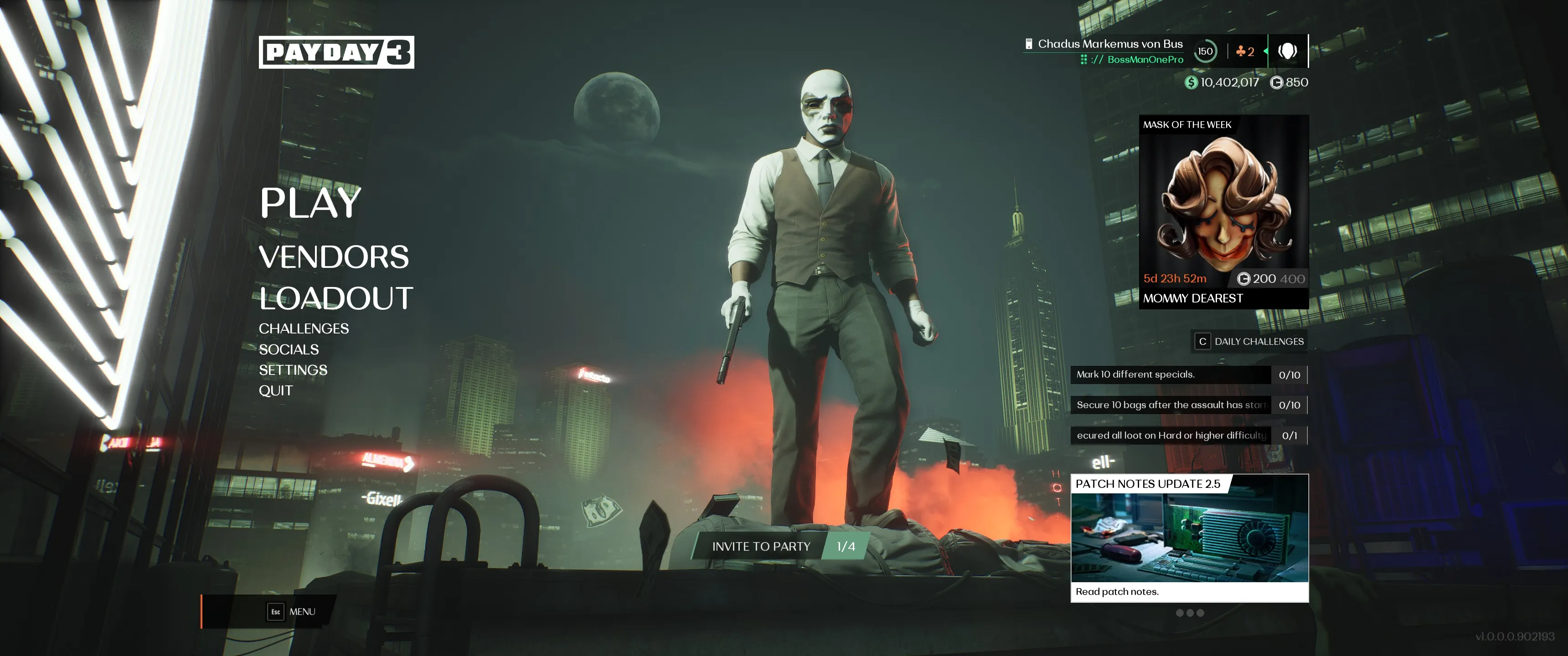View the Mommy Dearest mask of the week
Screen dimensions: 1568x656
[x=1223, y=210]
